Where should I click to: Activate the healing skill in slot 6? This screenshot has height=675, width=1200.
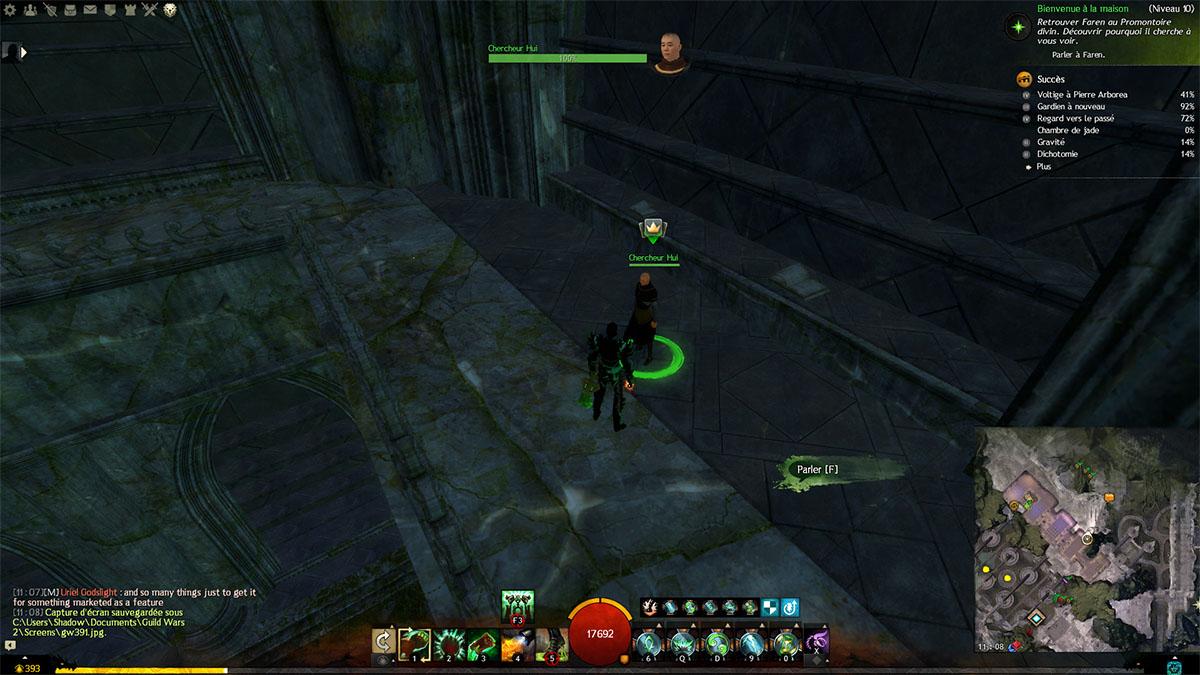click(650, 641)
